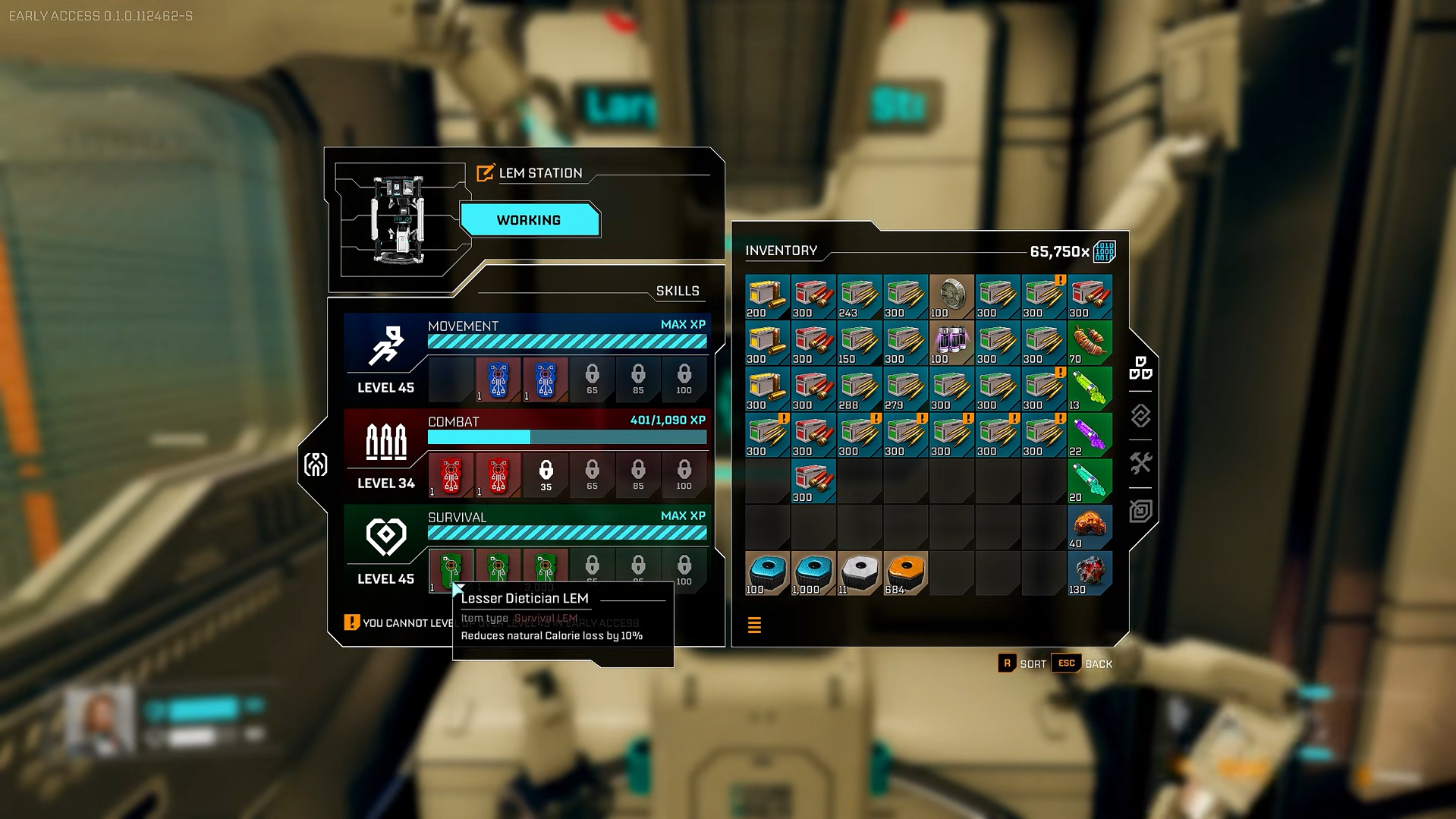Choose the dark red ore stack of 130
Image resolution: width=1456 pixels, height=819 pixels.
(x=1090, y=573)
